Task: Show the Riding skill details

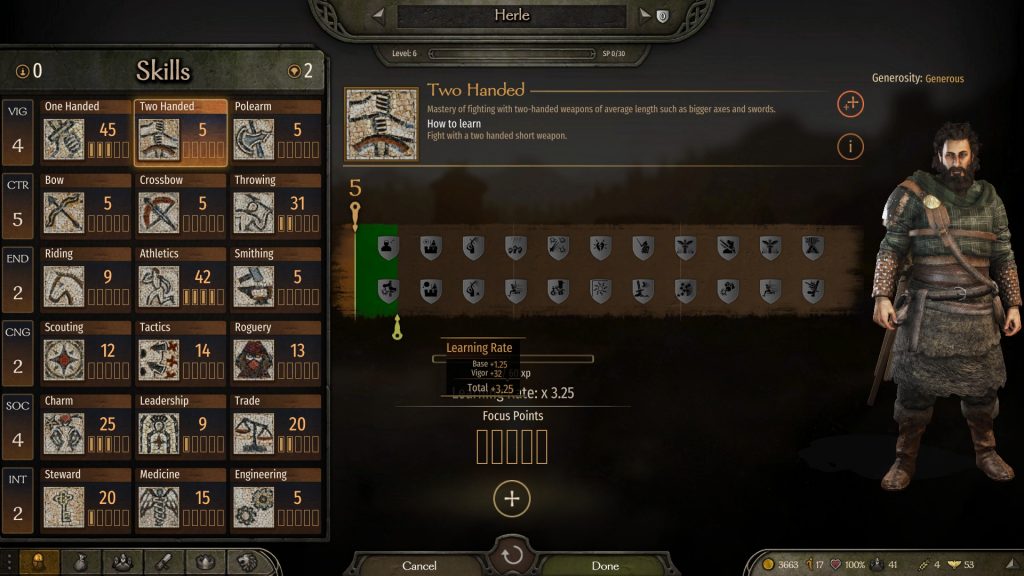Action: (x=86, y=281)
